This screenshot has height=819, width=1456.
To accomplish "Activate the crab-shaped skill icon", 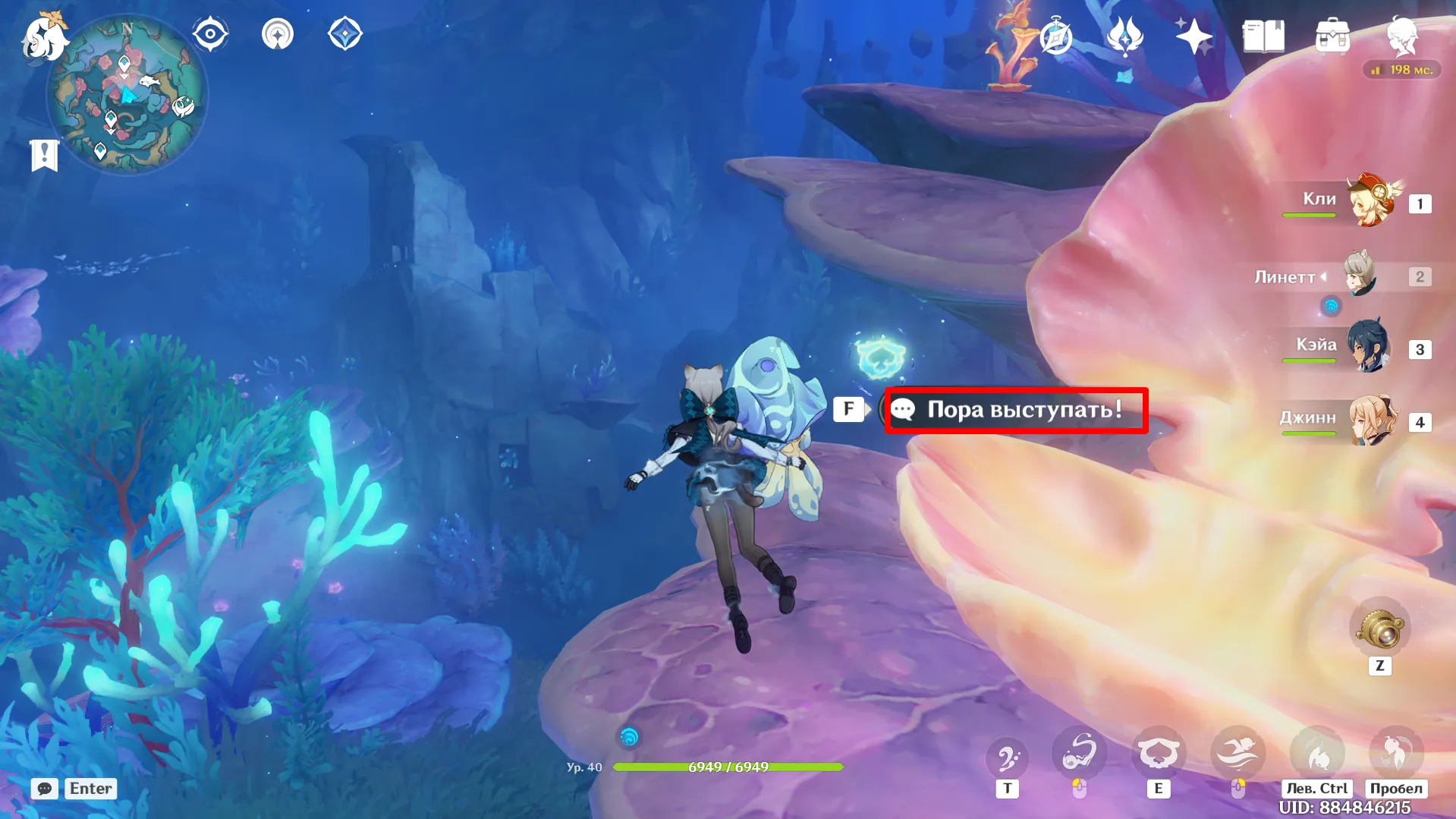I will click(1158, 754).
